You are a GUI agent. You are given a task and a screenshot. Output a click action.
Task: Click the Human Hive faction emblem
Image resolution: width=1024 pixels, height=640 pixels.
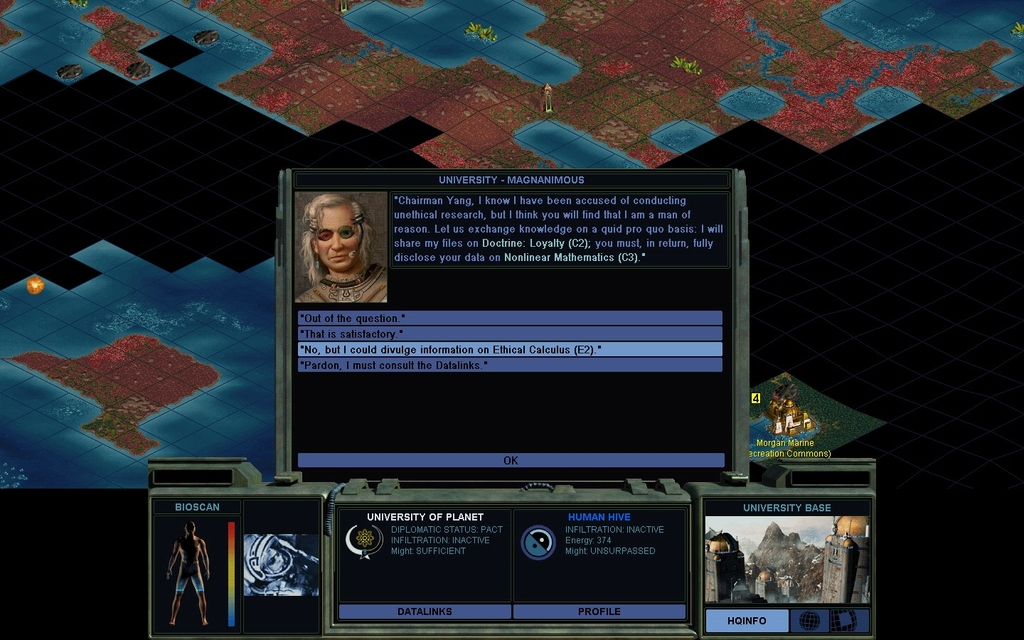pos(538,542)
